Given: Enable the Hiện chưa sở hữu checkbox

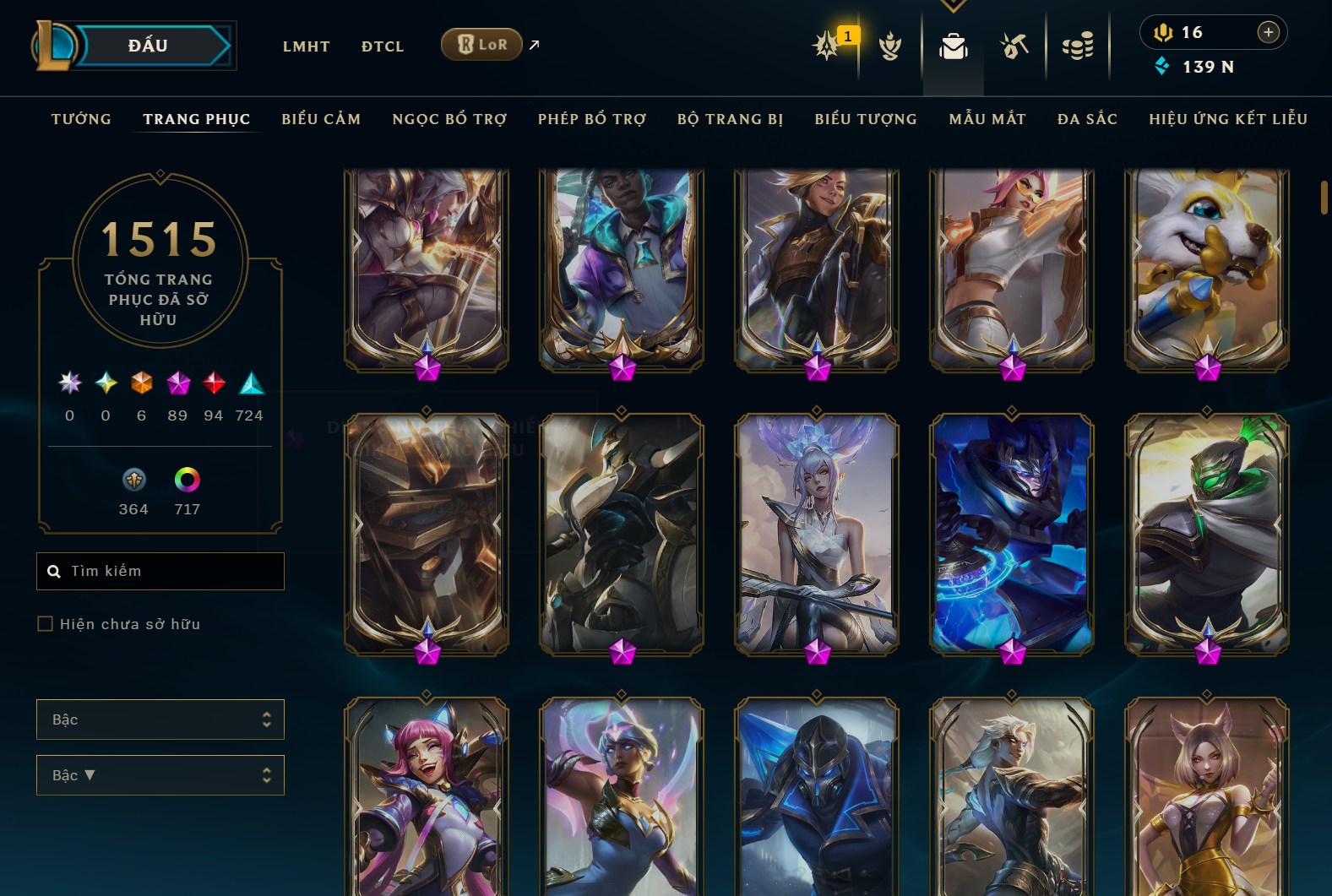Looking at the screenshot, I should pyautogui.click(x=43, y=623).
